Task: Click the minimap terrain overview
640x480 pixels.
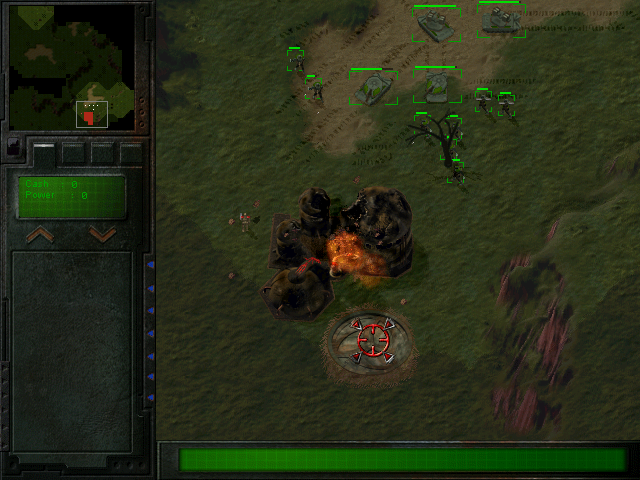Action: coord(71,67)
